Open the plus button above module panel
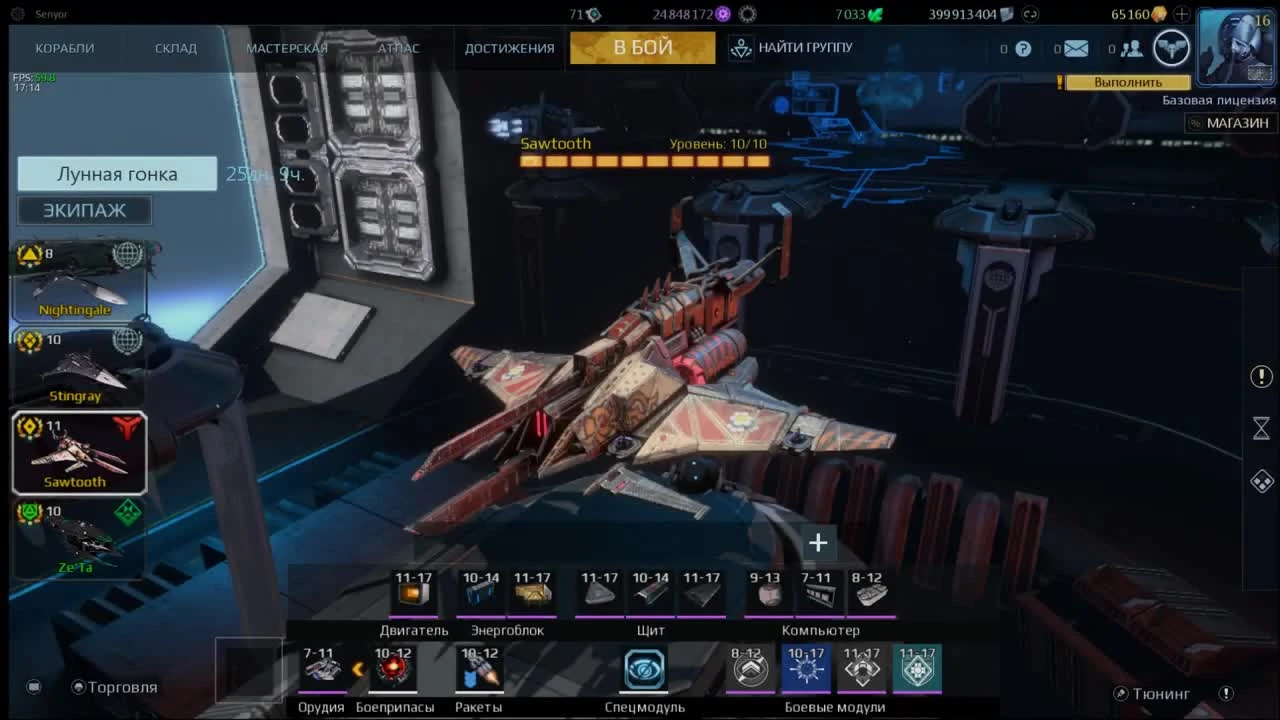This screenshot has height=720, width=1280. click(x=818, y=543)
